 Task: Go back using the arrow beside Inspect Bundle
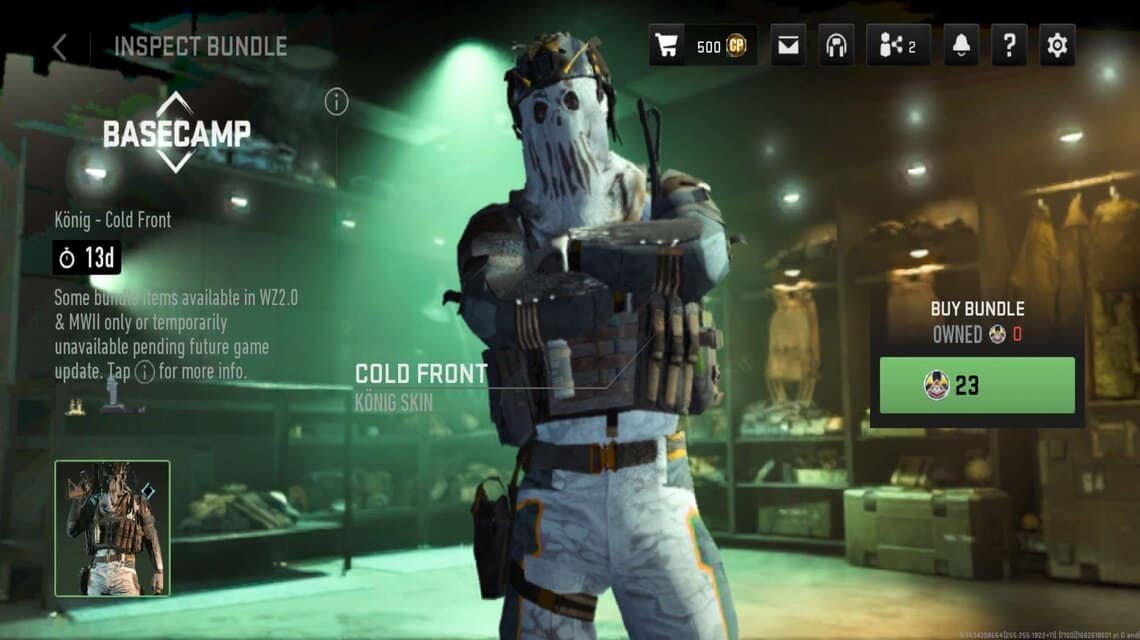60,46
